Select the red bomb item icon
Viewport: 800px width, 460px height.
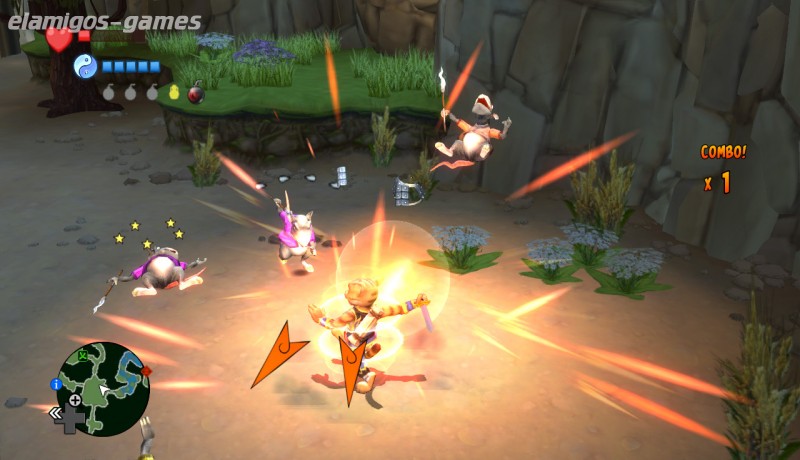(x=196, y=94)
